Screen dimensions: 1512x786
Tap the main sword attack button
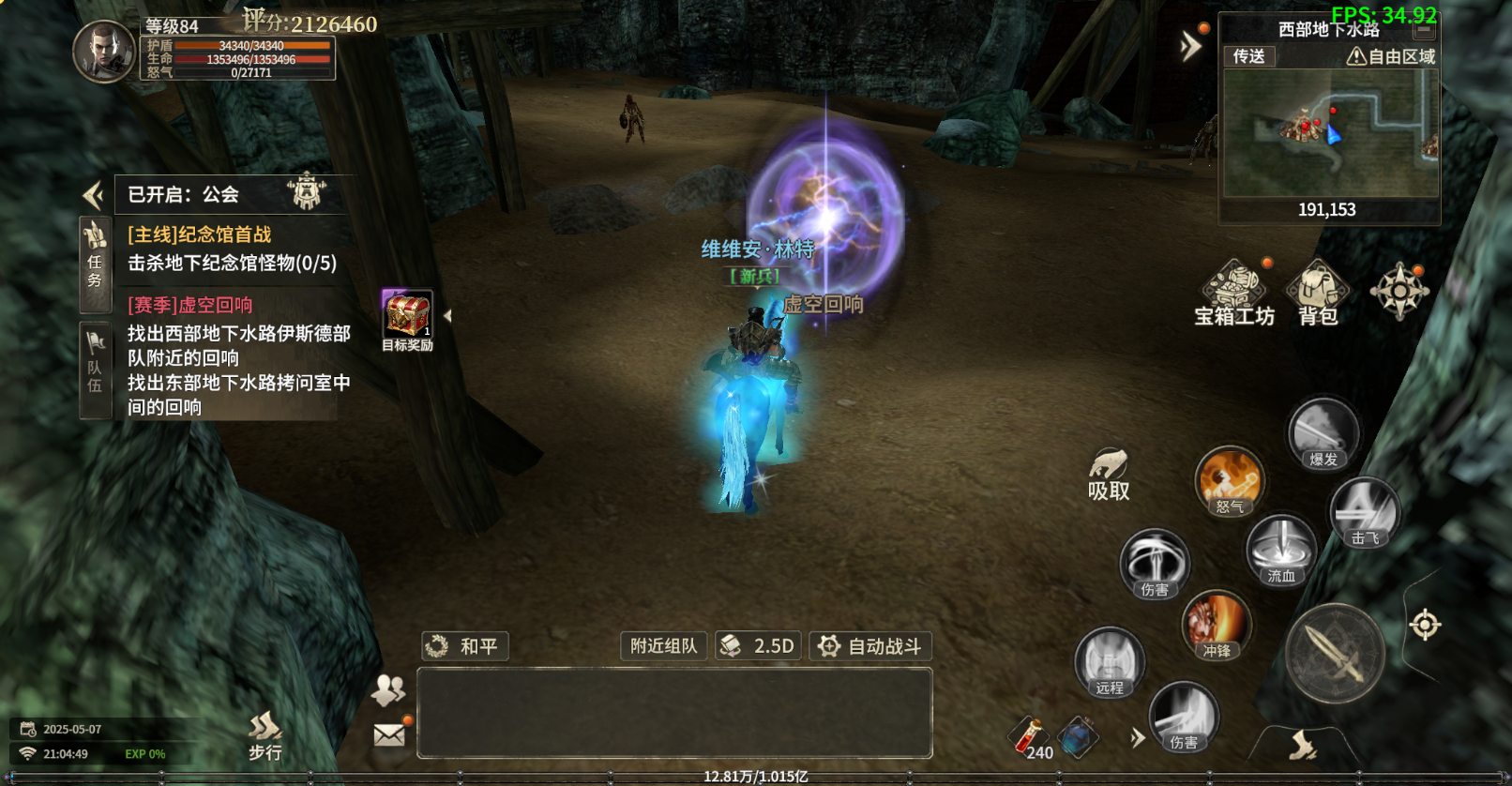(1335, 654)
